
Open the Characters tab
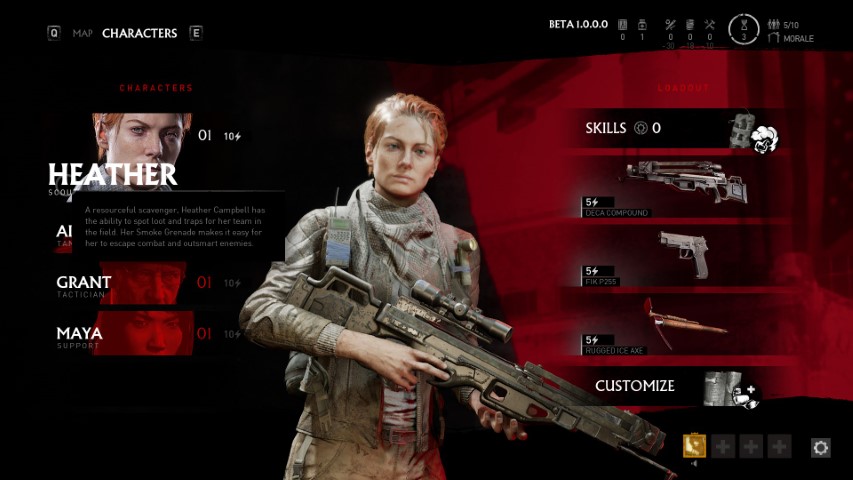pyautogui.click(x=139, y=33)
